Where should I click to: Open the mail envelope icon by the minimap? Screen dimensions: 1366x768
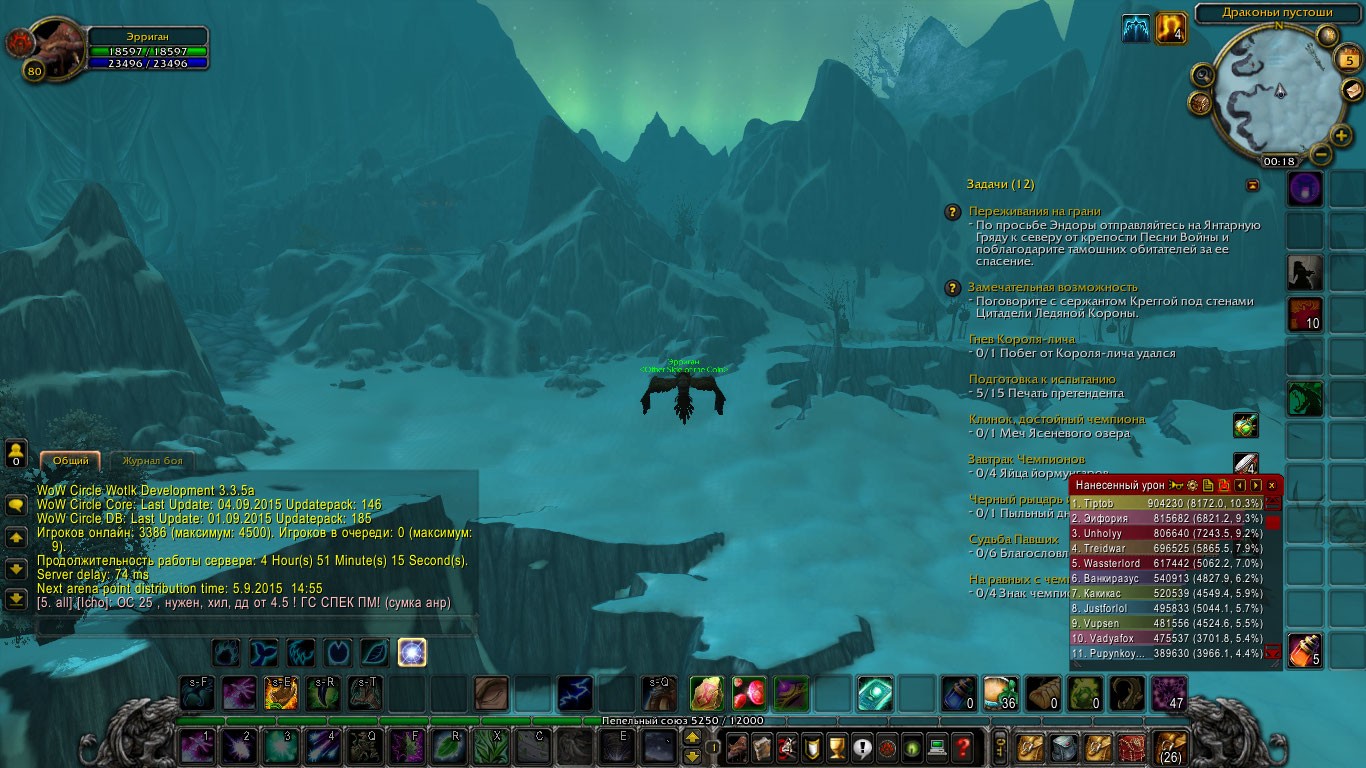pos(1353,90)
